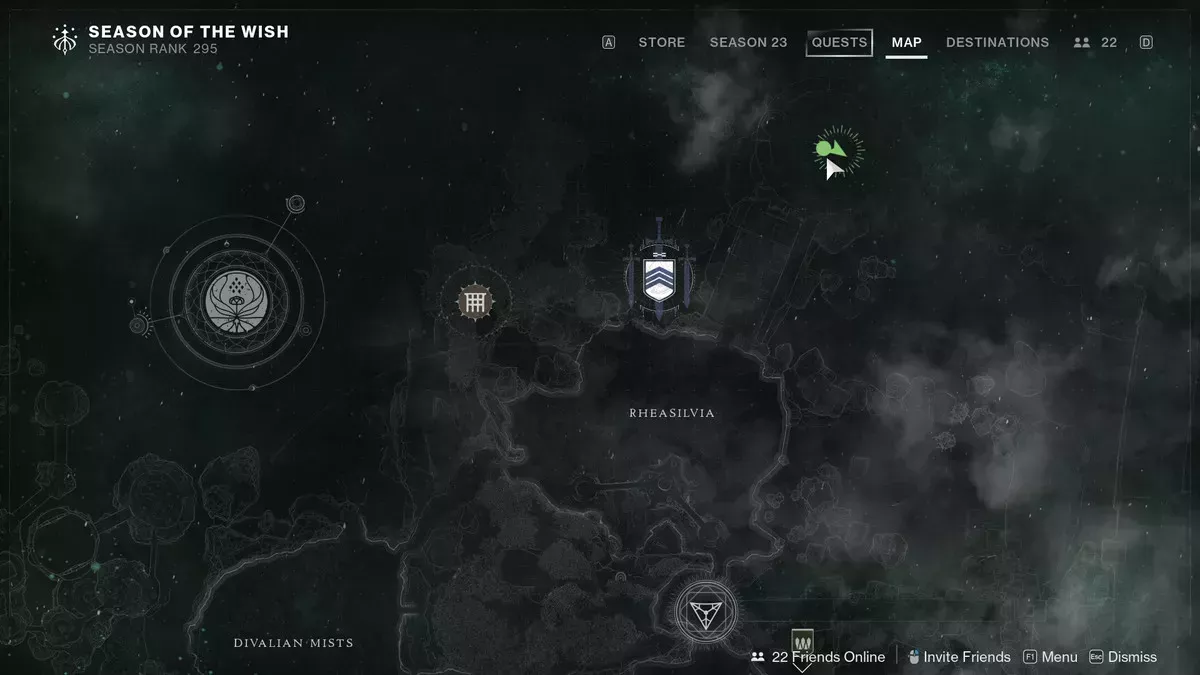This screenshot has width=1200, height=675.
Task: Open the 22 Friends Online list
Action: click(x=818, y=657)
